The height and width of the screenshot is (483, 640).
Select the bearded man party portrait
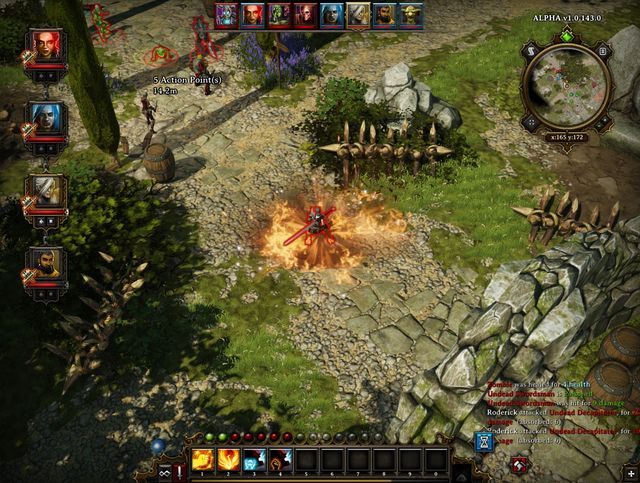47,262
